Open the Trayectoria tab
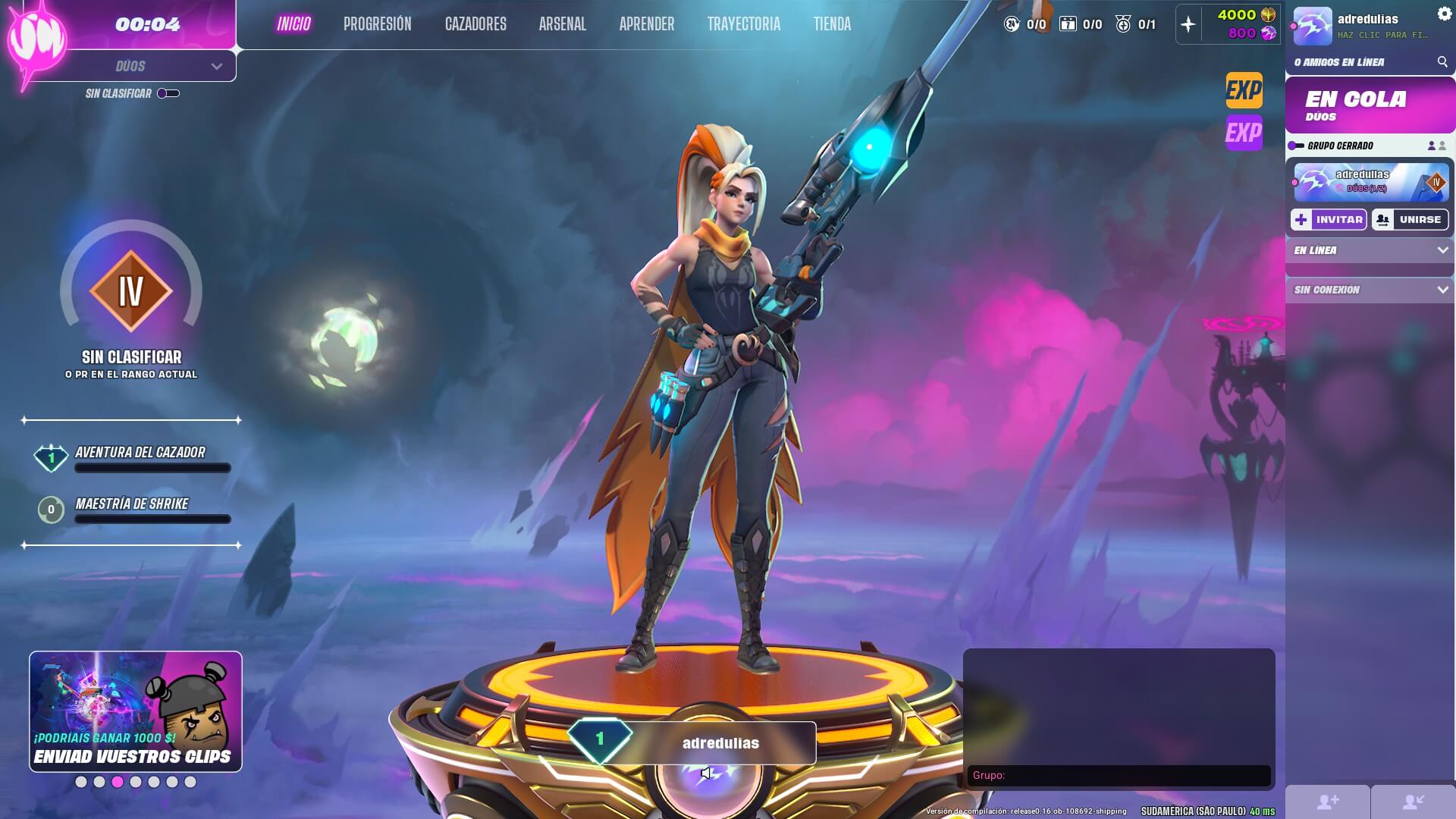 pos(743,24)
